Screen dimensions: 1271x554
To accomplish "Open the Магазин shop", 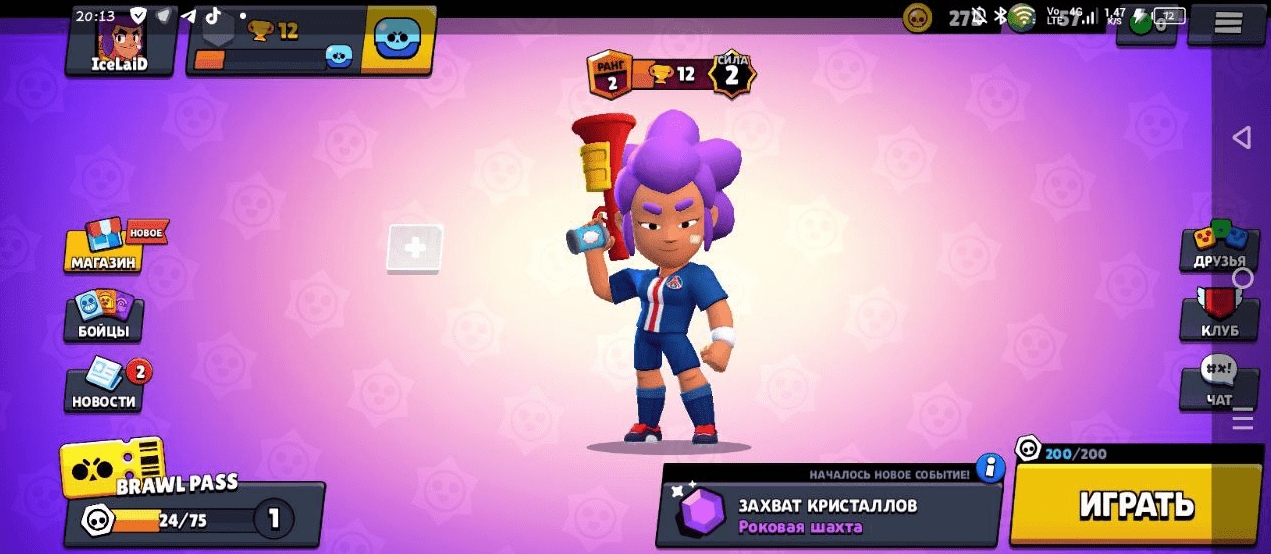I will (x=104, y=248).
